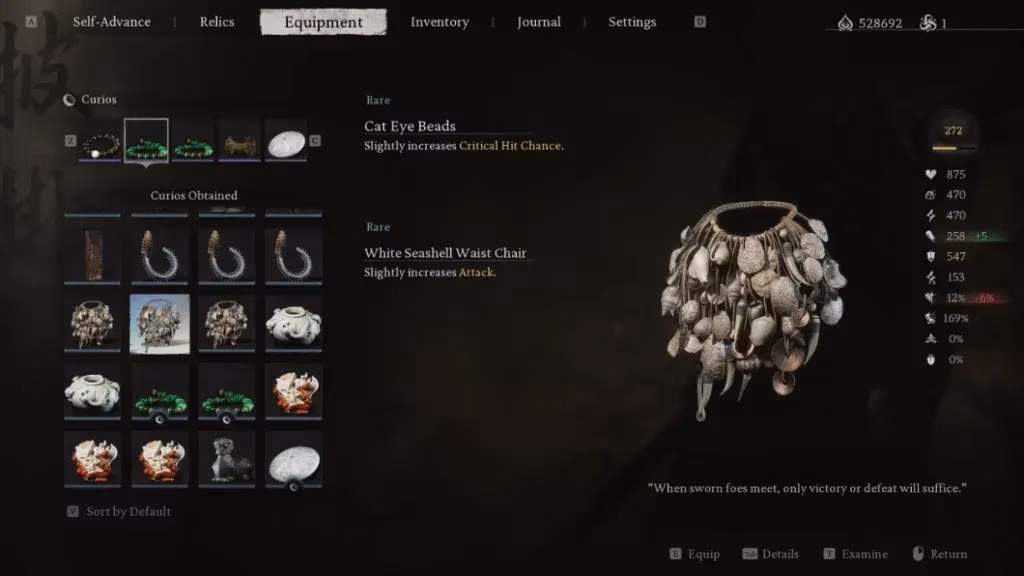Go to the Inventory tab
The width and height of the screenshot is (1024, 576).
coord(439,22)
